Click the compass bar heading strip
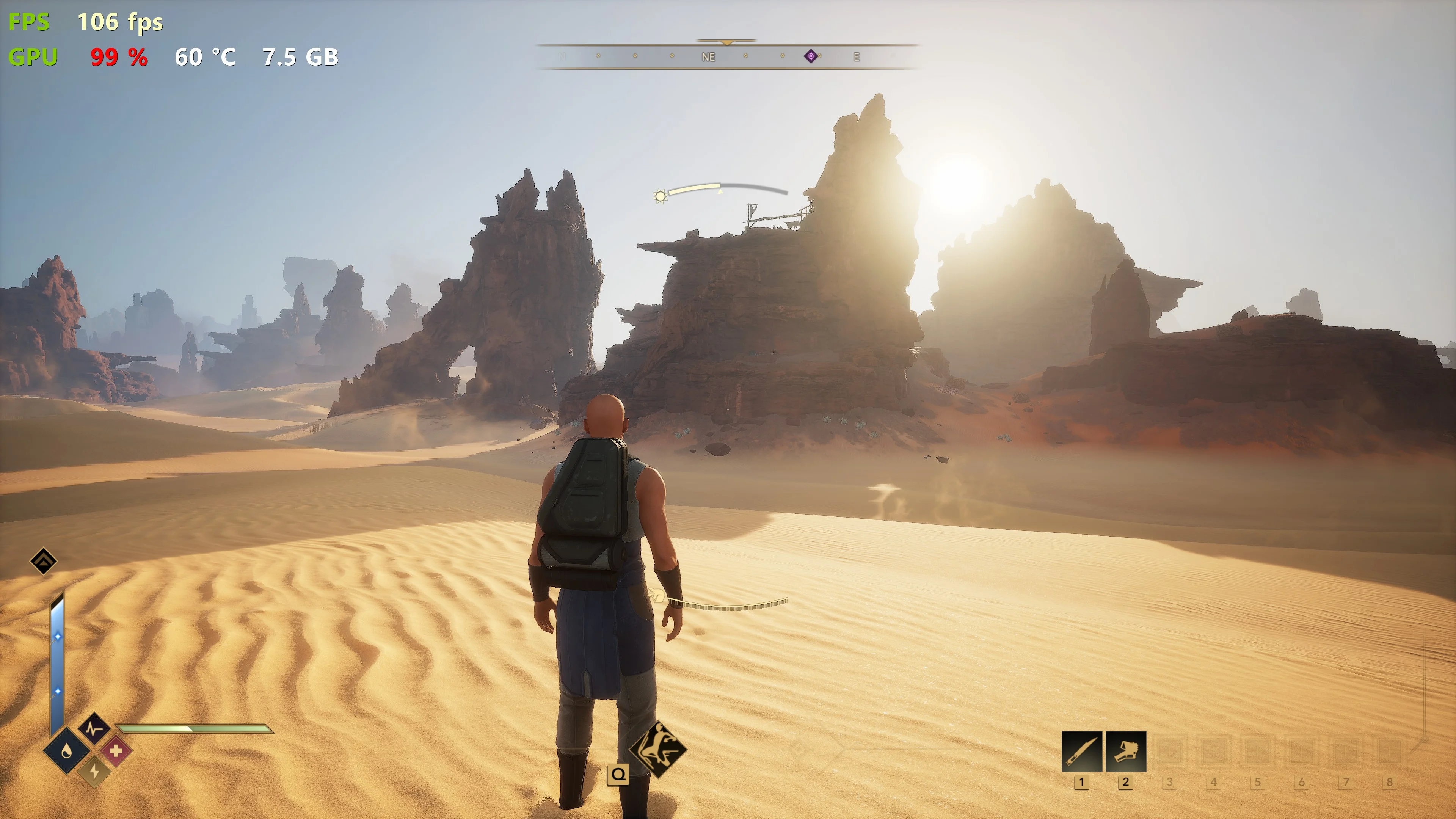This screenshot has height=819, width=1456. point(728,56)
